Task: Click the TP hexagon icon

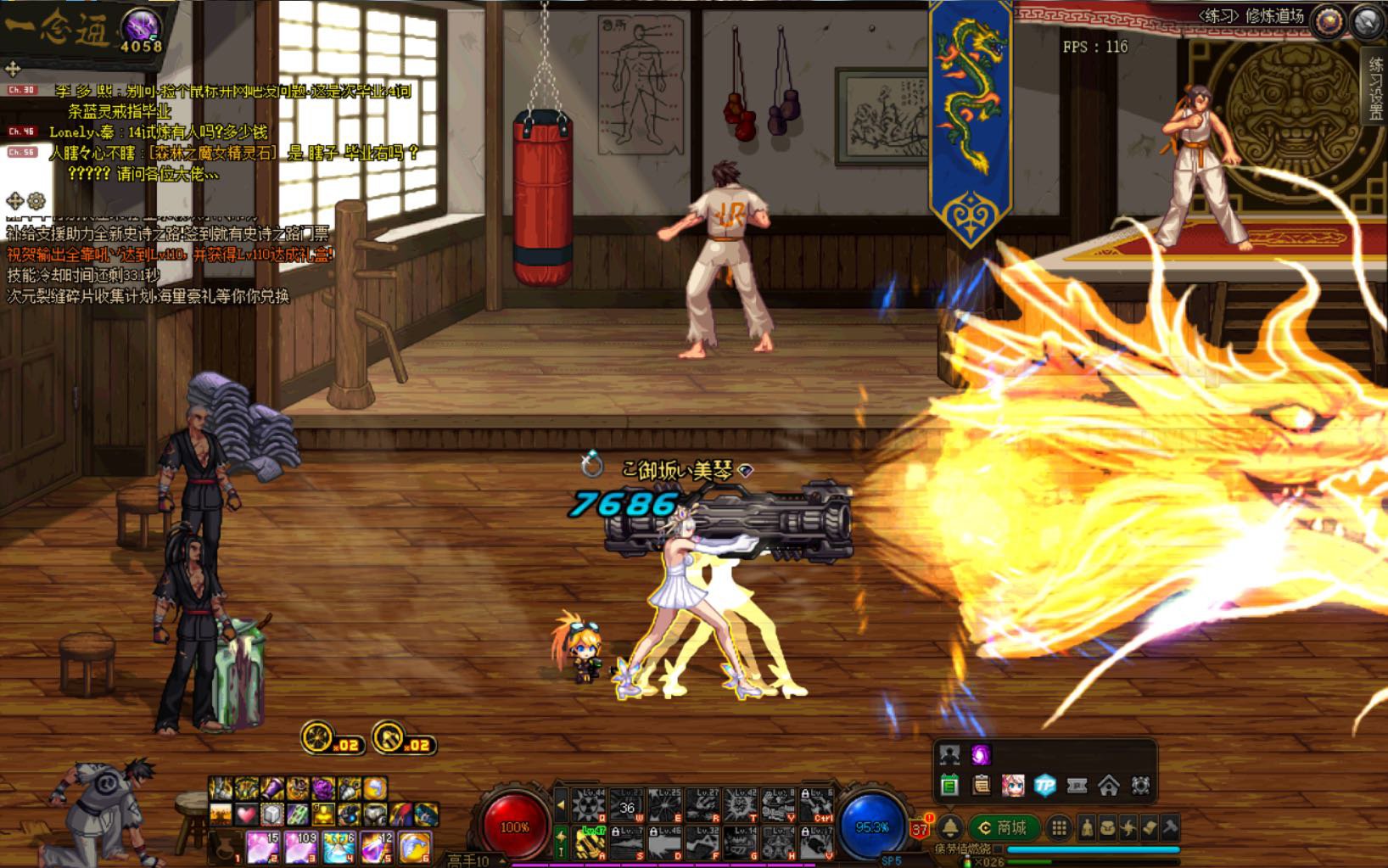Action: pyautogui.click(x=1045, y=786)
